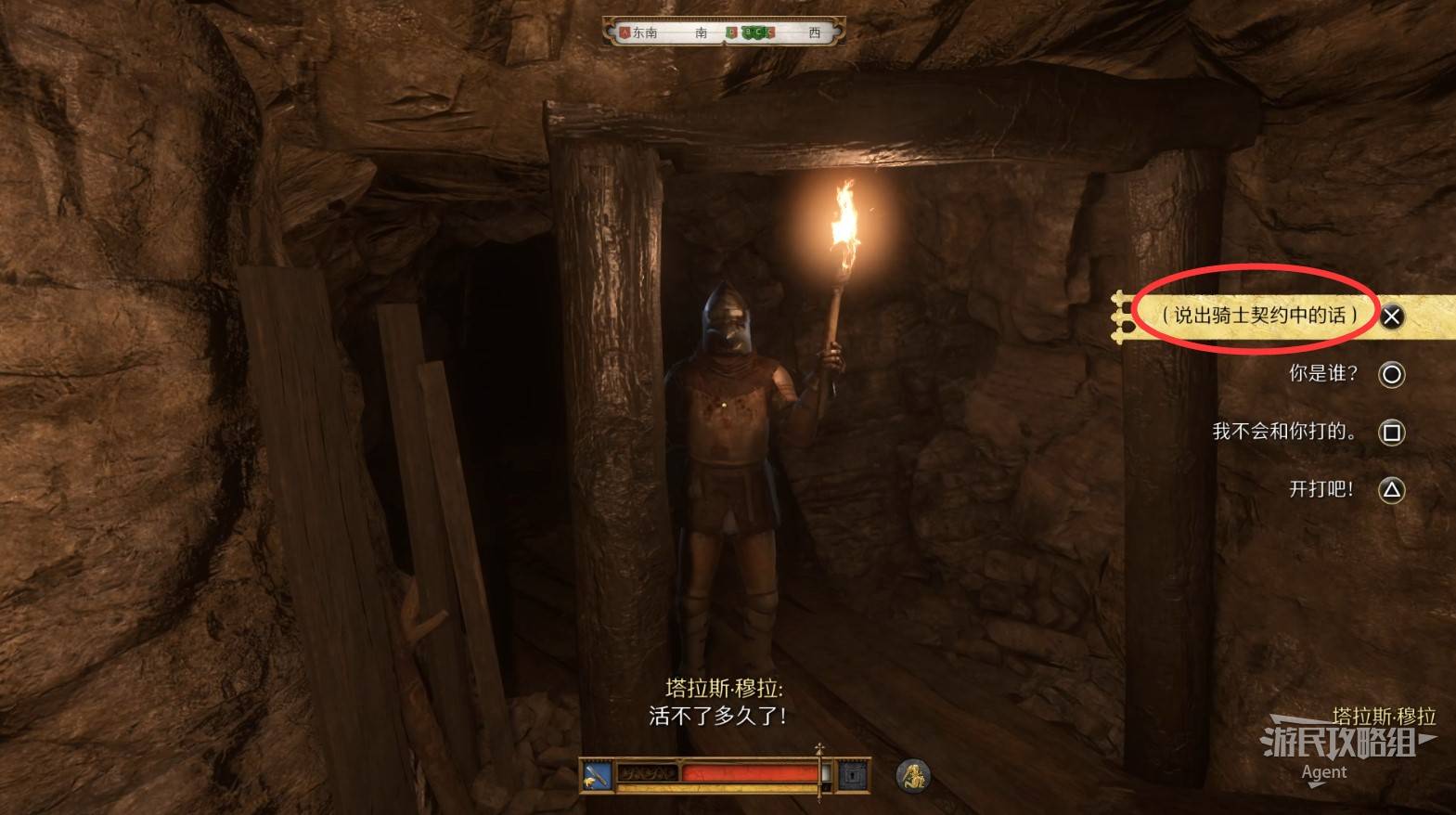The image size is (1456, 815).
Task: Click the square icon right of the health bar
Action: click(855, 775)
